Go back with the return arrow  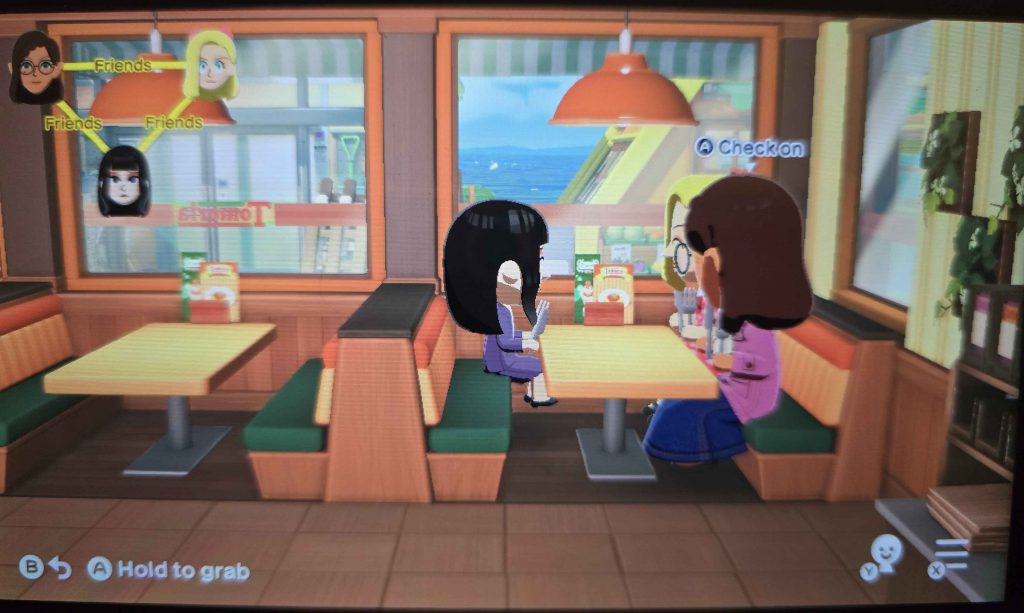[61, 569]
